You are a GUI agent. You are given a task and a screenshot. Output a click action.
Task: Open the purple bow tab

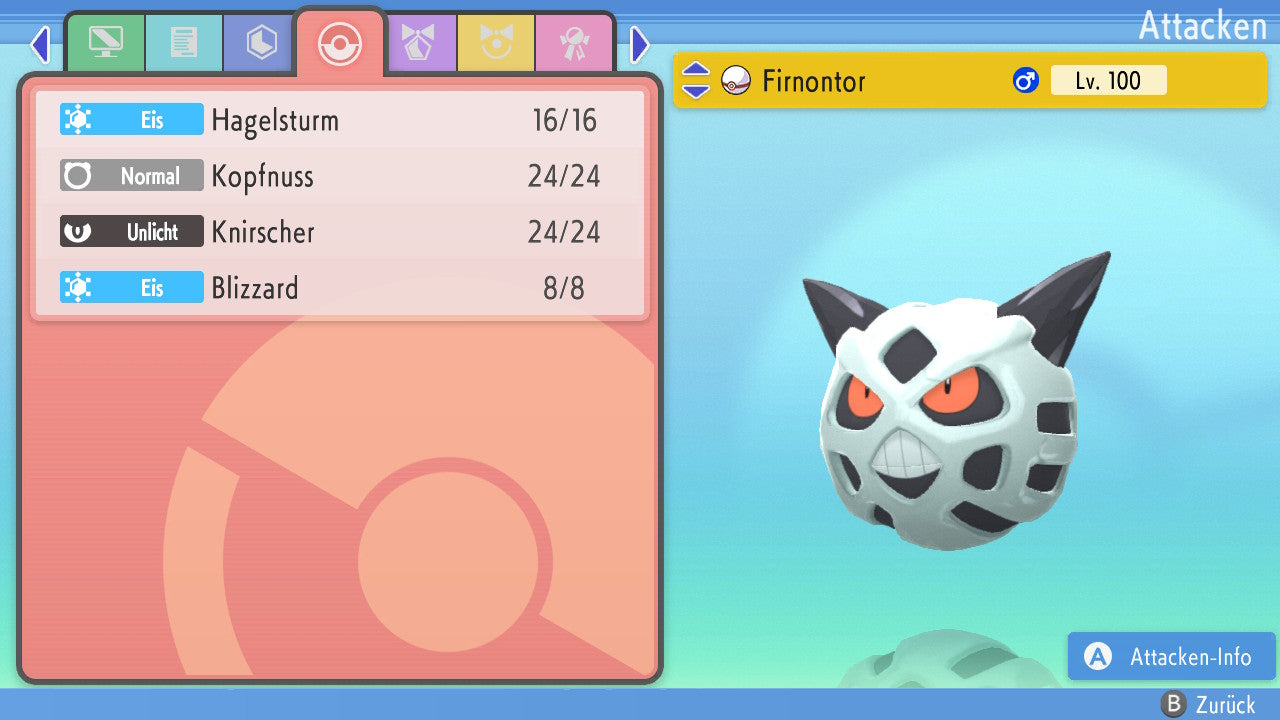418,43
